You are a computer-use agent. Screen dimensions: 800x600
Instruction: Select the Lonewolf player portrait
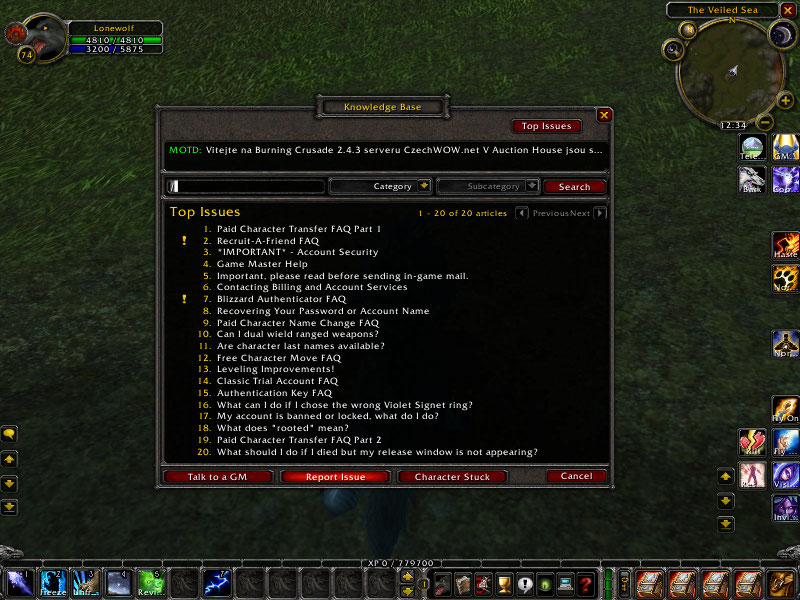(x=41, y=37)
